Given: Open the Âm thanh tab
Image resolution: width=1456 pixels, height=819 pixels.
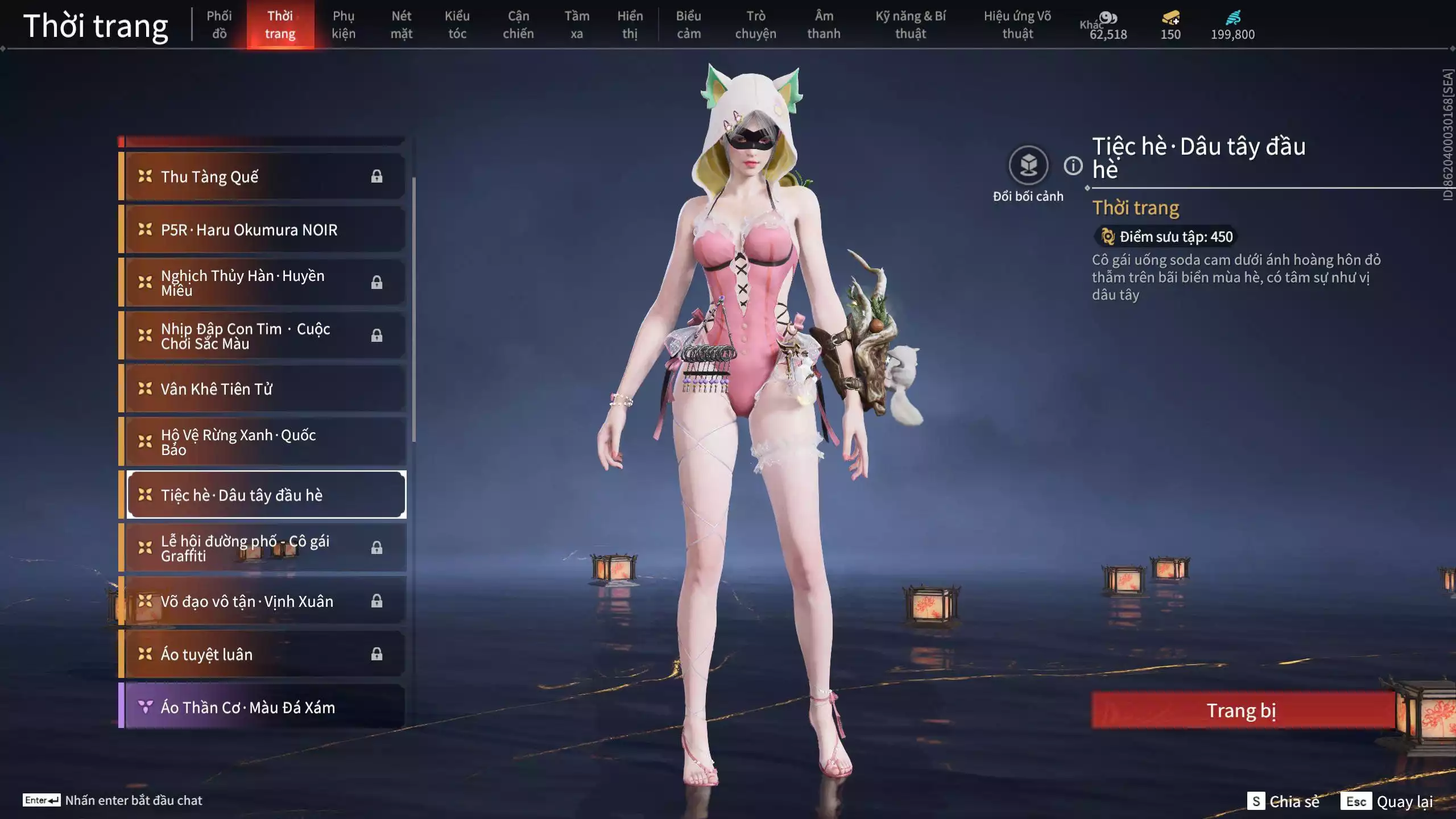Looking at the screenshot, I should pyautogui.click(x=824, y=24).
